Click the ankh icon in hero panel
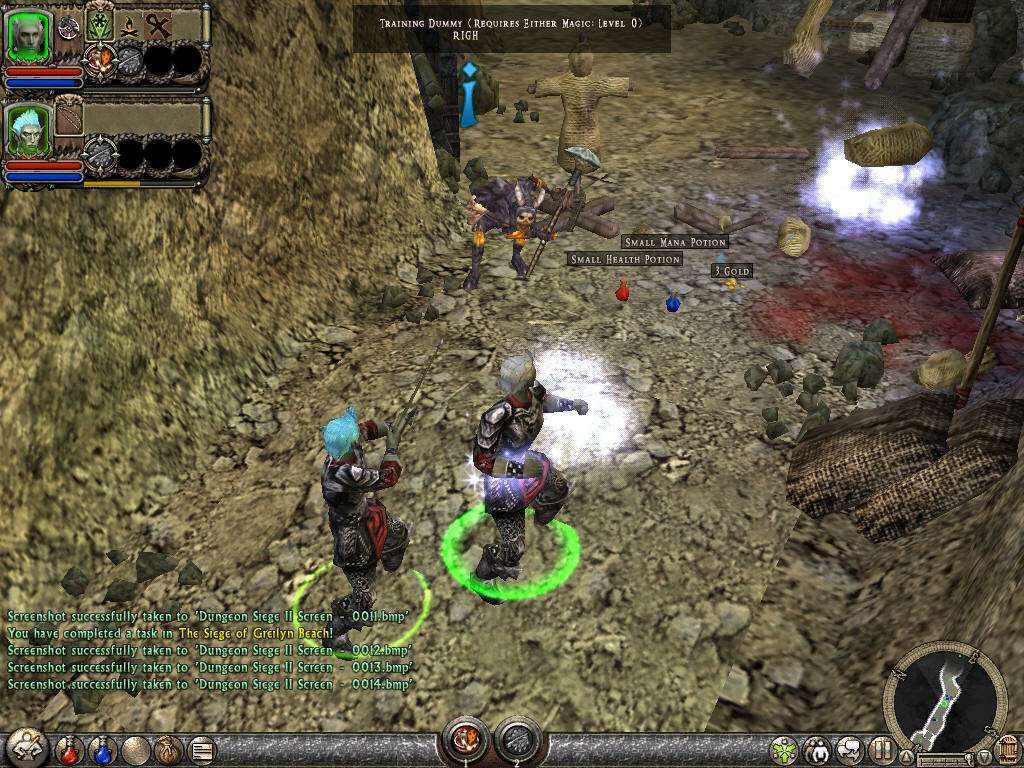Image resolution: width=1024 pixels, height=768 pixels. (159, 25)
